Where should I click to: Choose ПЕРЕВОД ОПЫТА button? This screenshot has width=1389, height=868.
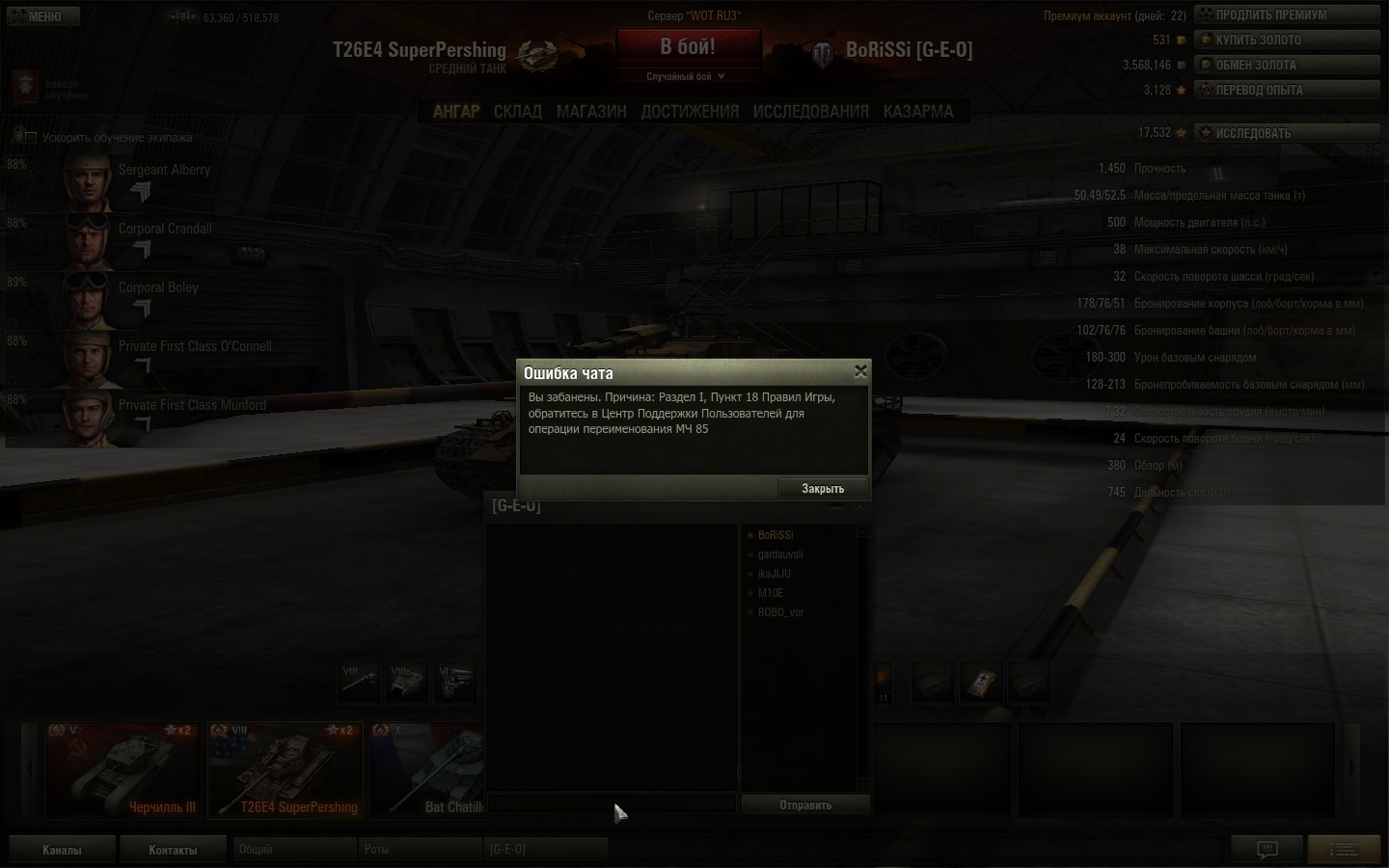click(x=1287, y=90)
